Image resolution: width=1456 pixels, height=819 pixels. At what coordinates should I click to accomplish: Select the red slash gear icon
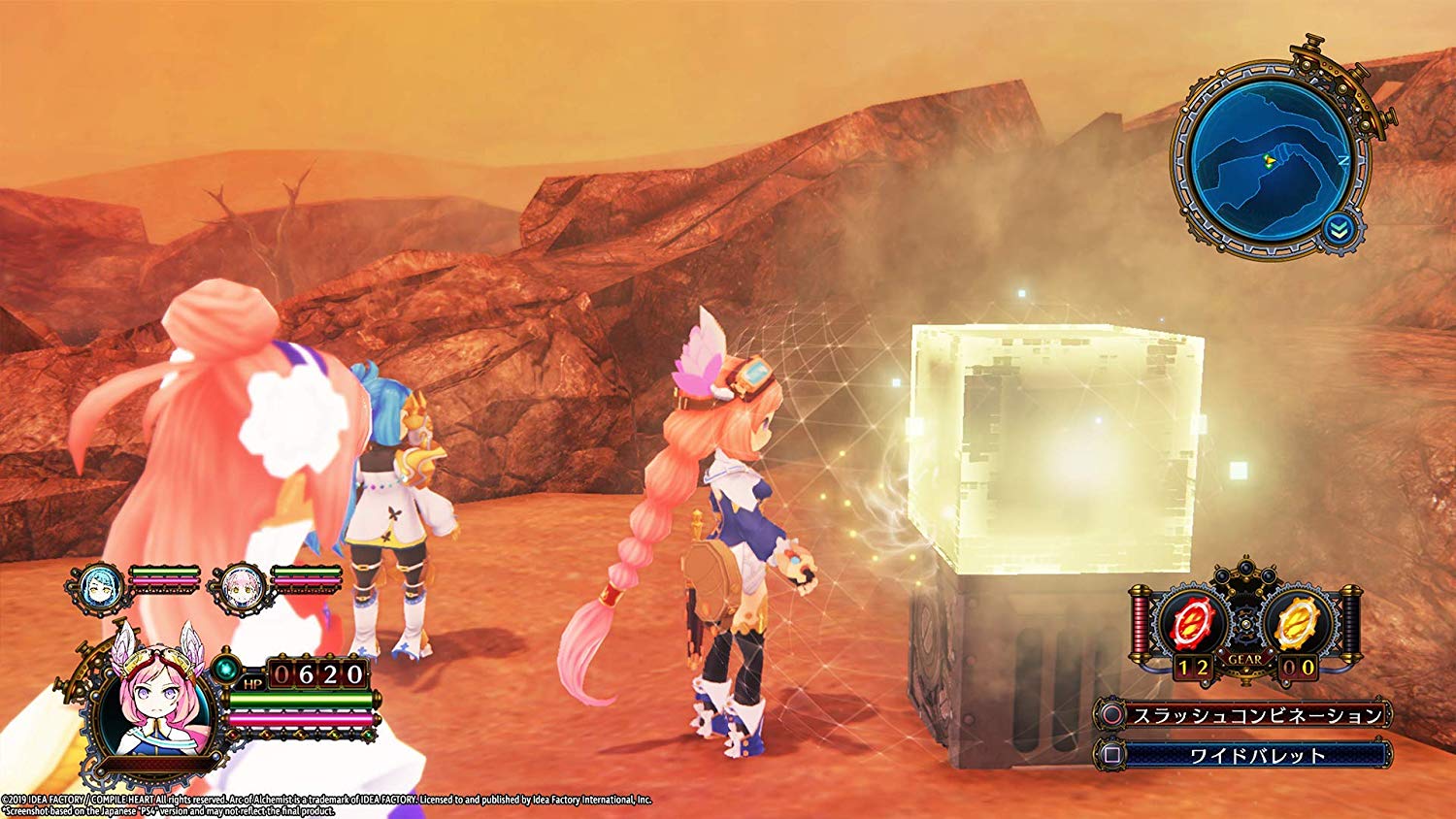tap(1192, 621)
